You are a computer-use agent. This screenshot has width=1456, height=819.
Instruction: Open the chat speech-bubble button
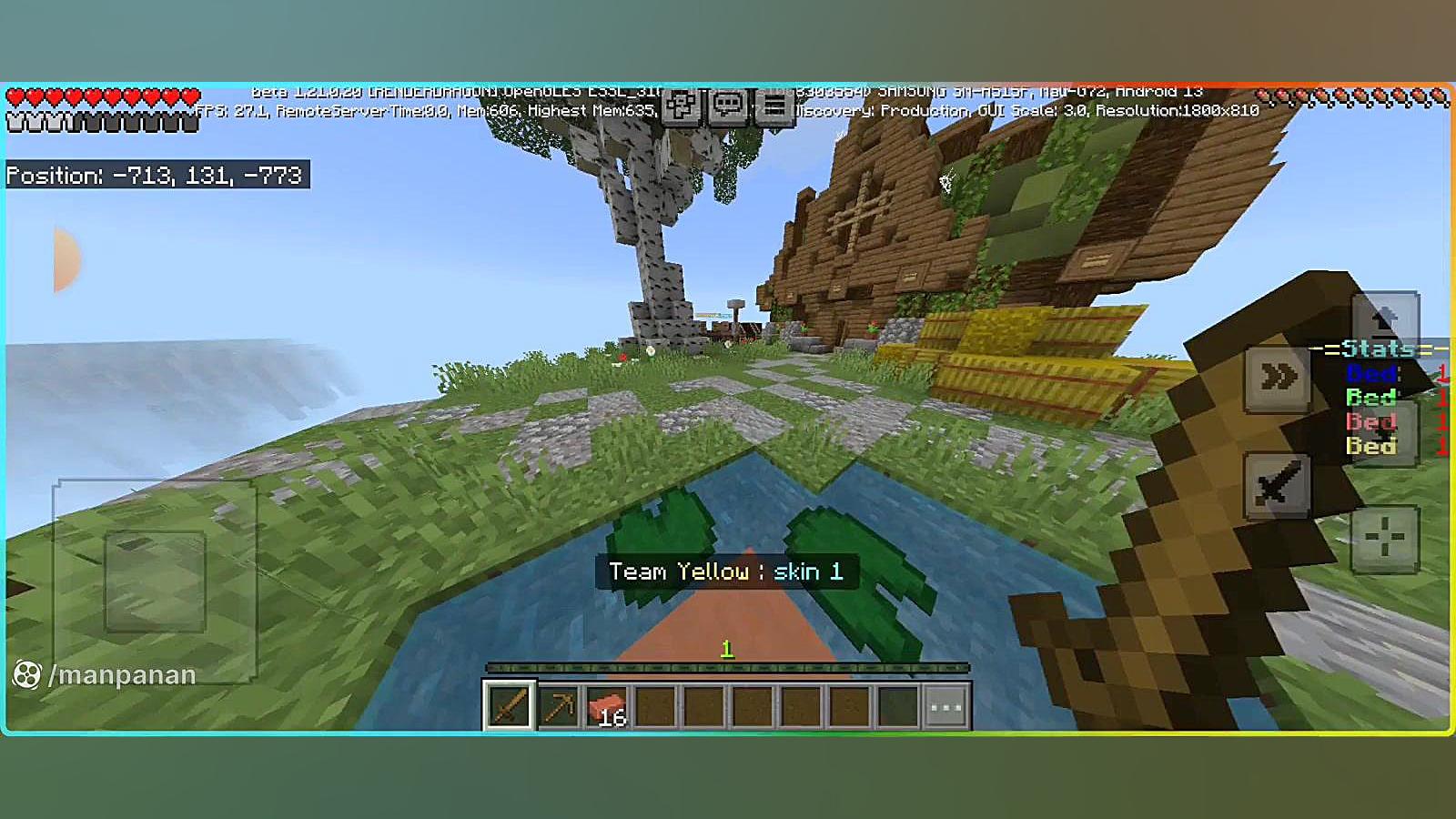coord(727,106)
